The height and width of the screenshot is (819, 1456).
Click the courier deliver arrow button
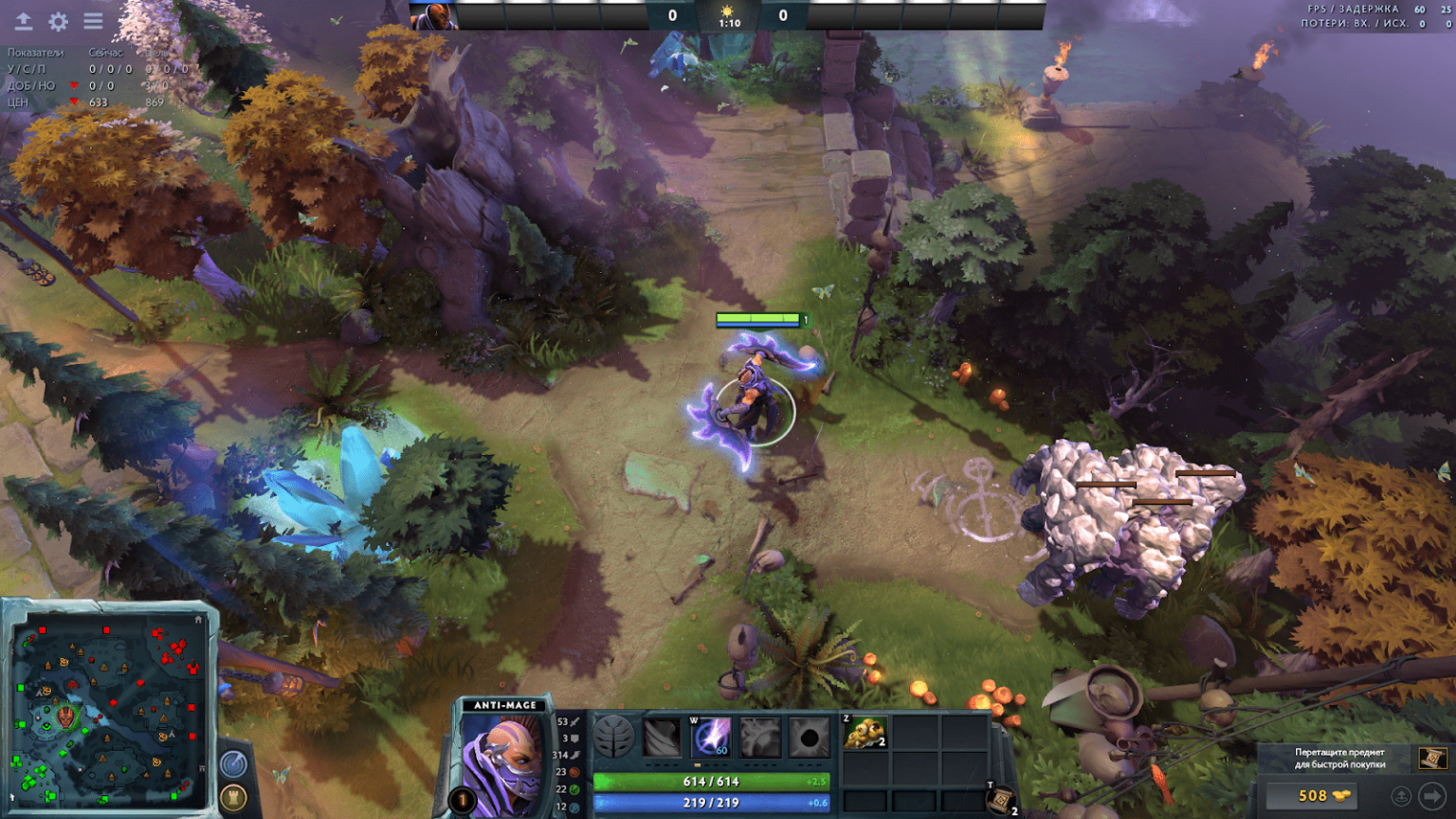tap(1431, 796)
